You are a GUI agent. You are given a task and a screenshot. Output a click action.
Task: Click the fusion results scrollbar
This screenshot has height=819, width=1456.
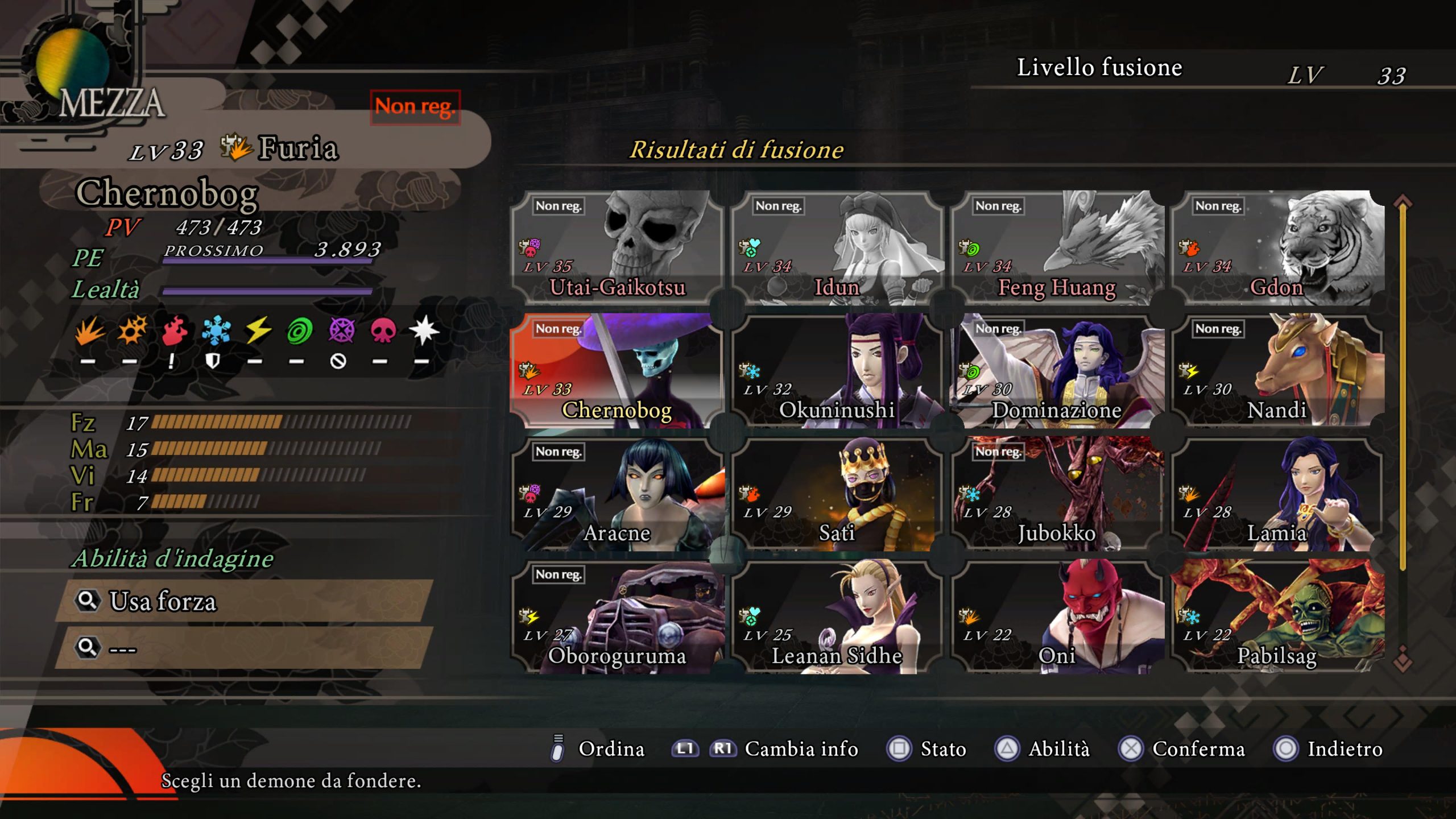[1403, 387]
